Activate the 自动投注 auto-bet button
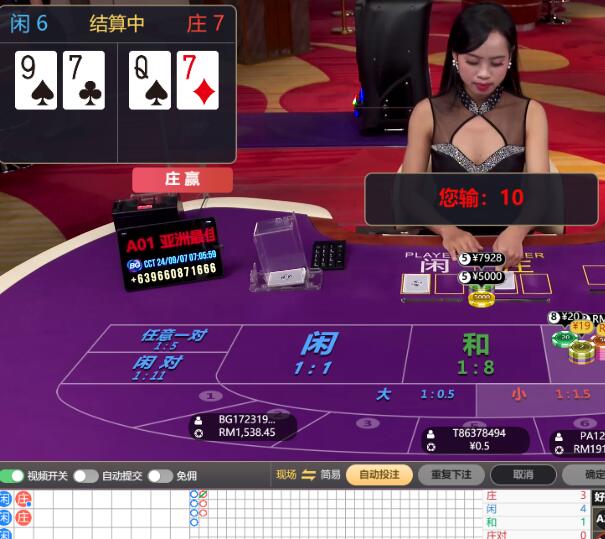The height and width of the screenshot is (539, 605). tap(379, 475)
